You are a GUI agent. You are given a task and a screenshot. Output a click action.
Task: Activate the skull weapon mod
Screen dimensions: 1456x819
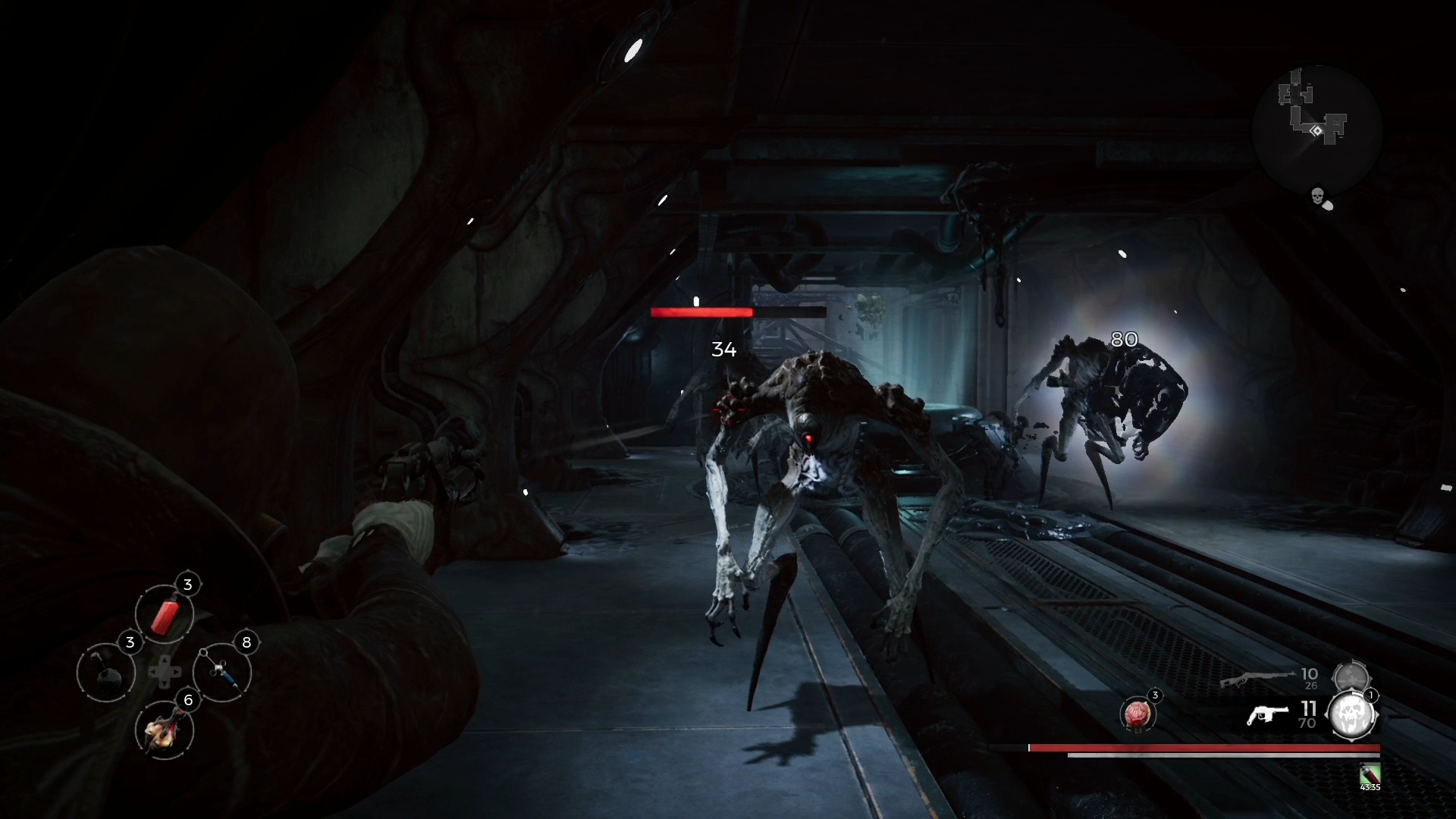point(1352,715)
